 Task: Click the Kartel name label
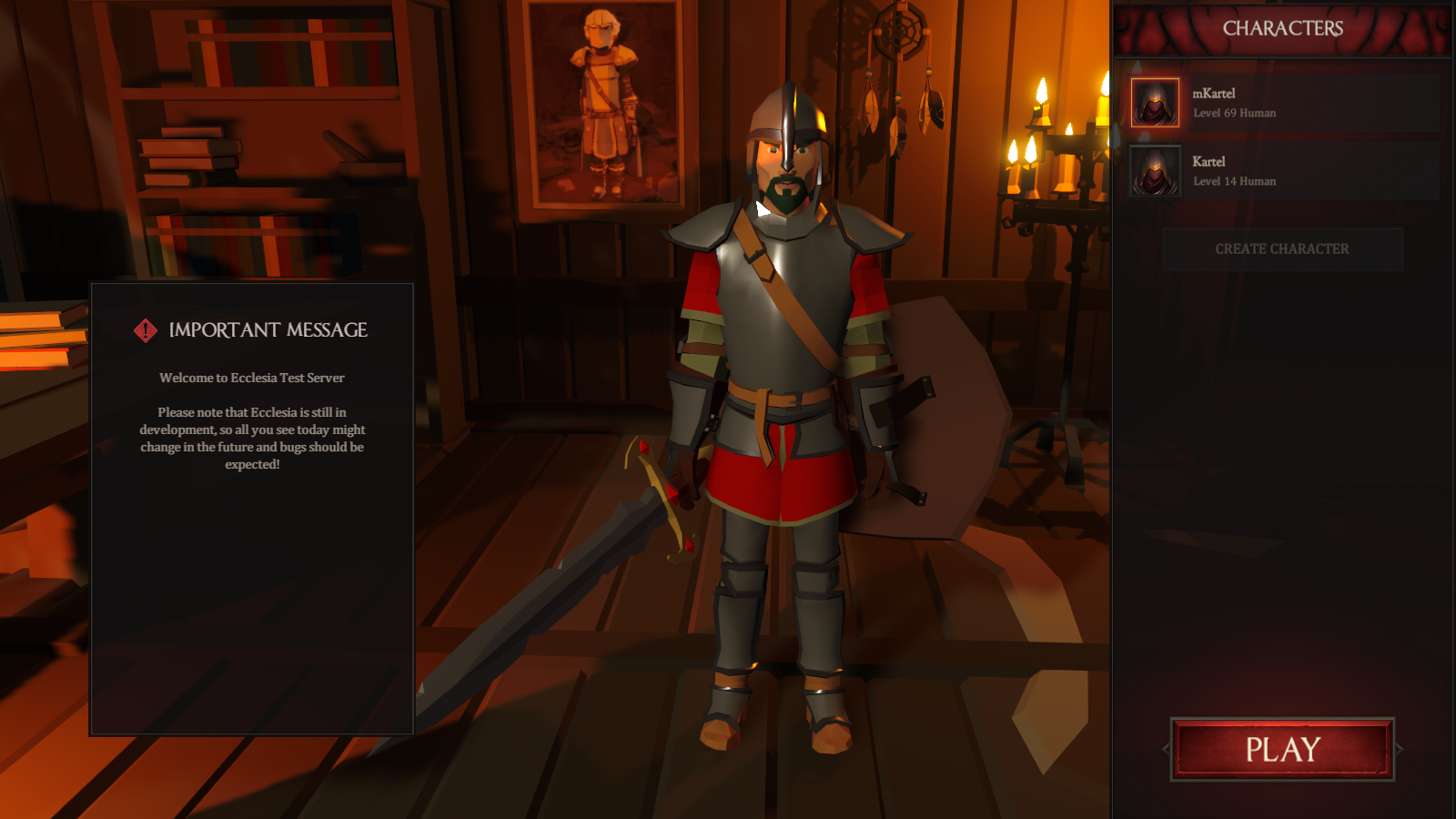pos(1208,160)
